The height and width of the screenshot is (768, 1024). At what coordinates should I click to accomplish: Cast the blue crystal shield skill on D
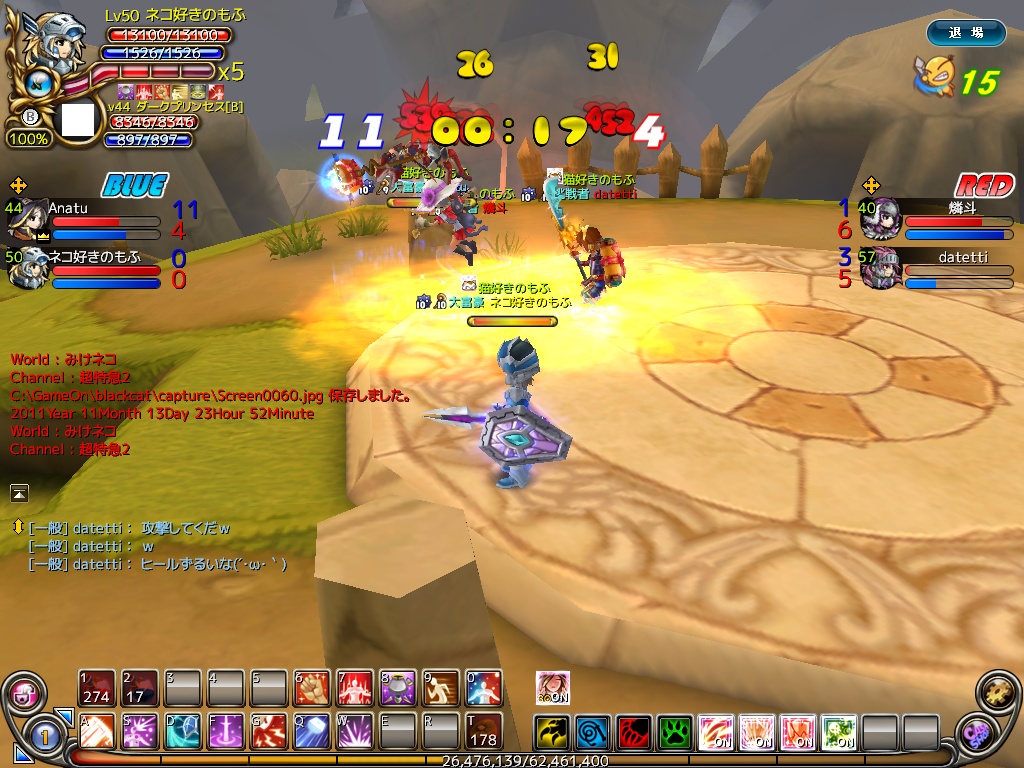pyautogui.click(x=183, y=732)
